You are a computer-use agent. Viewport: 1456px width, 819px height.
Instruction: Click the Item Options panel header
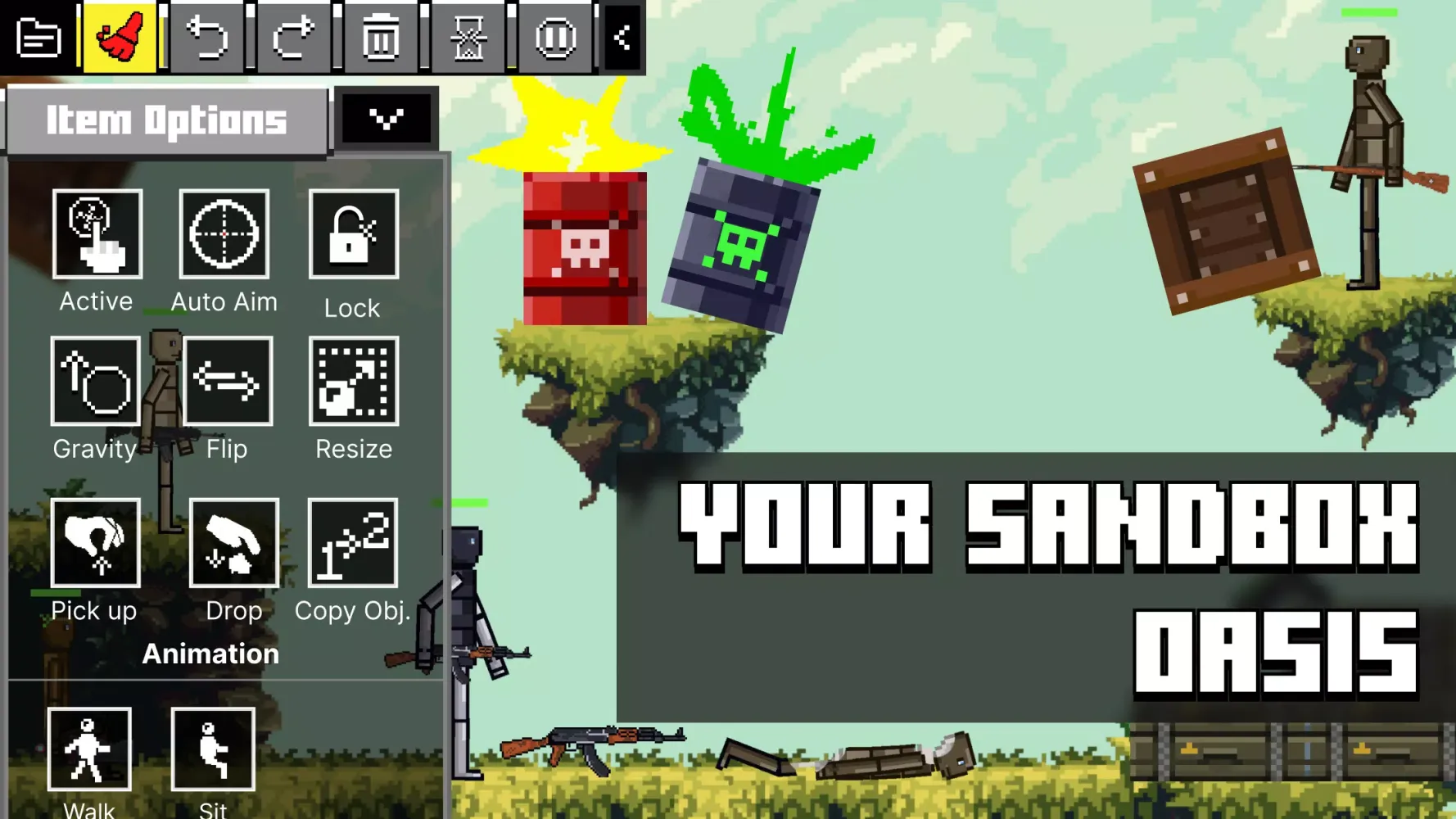click(164, 120)
